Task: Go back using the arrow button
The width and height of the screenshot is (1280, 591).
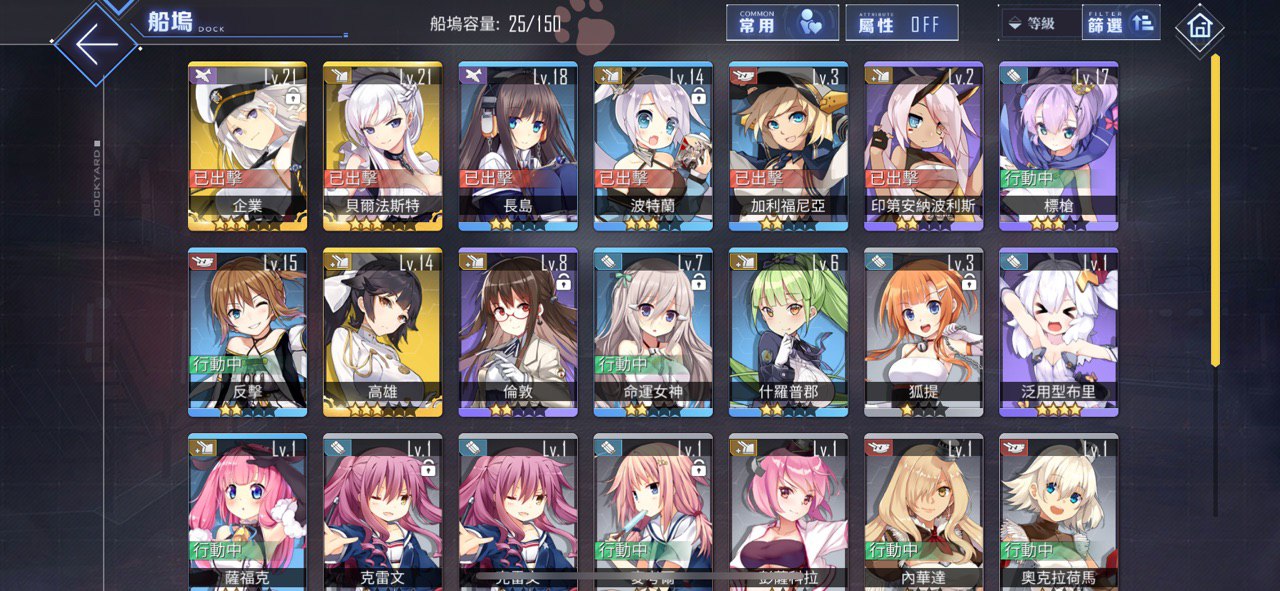Action: (96, 45)
